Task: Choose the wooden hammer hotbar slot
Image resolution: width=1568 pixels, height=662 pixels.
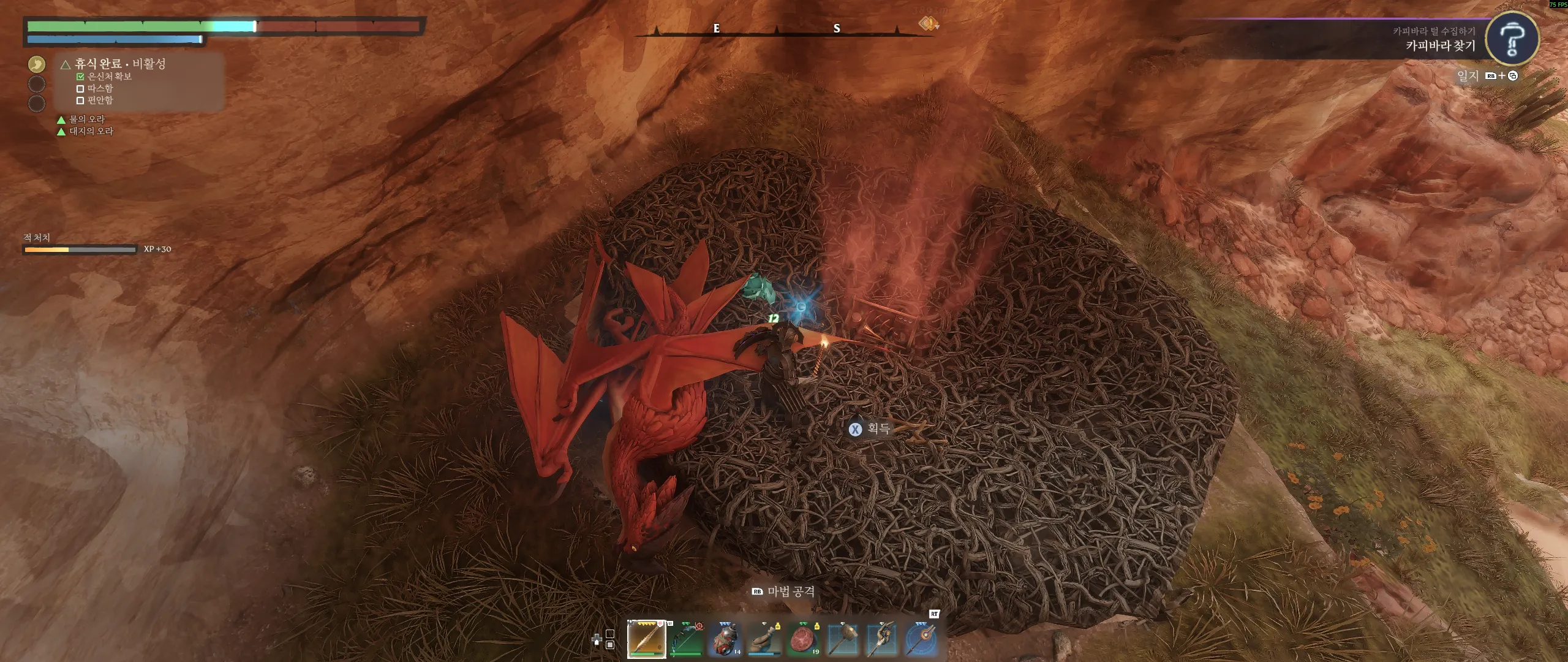Action: 843,639
